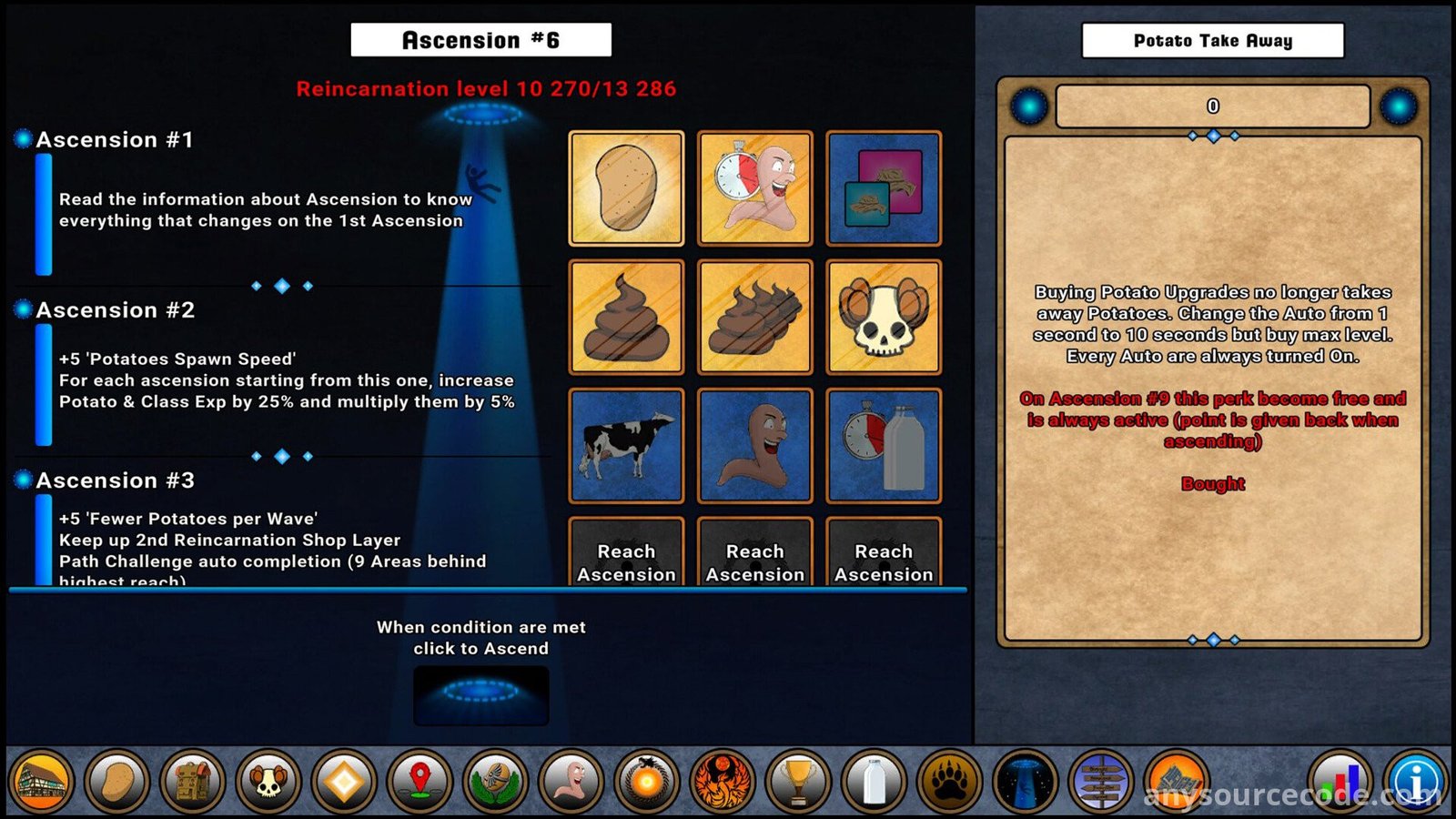Choose the worm with stopwatch perk

(754, 188)
